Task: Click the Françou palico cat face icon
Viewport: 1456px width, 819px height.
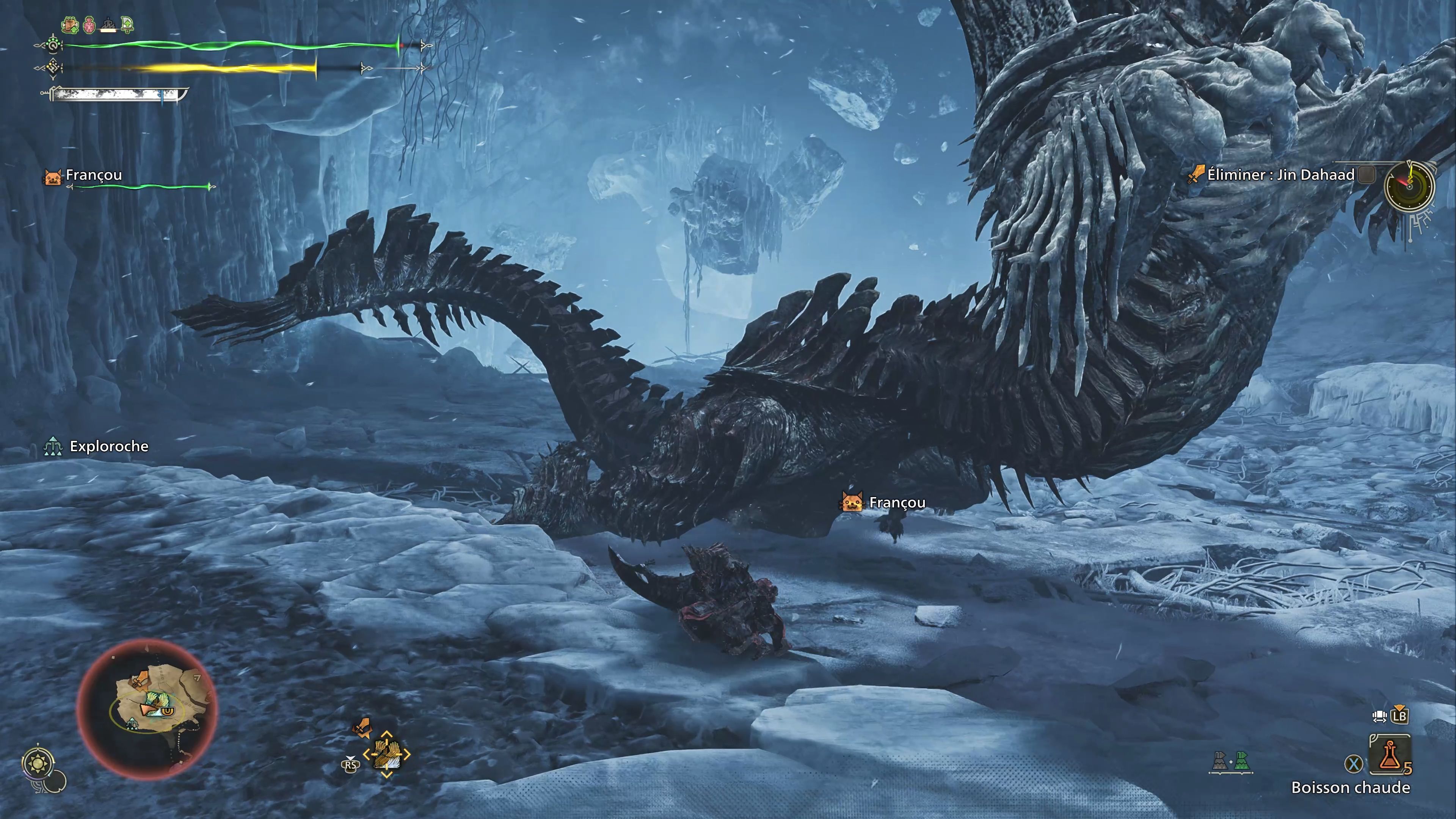Action: [x=852, y=502]
